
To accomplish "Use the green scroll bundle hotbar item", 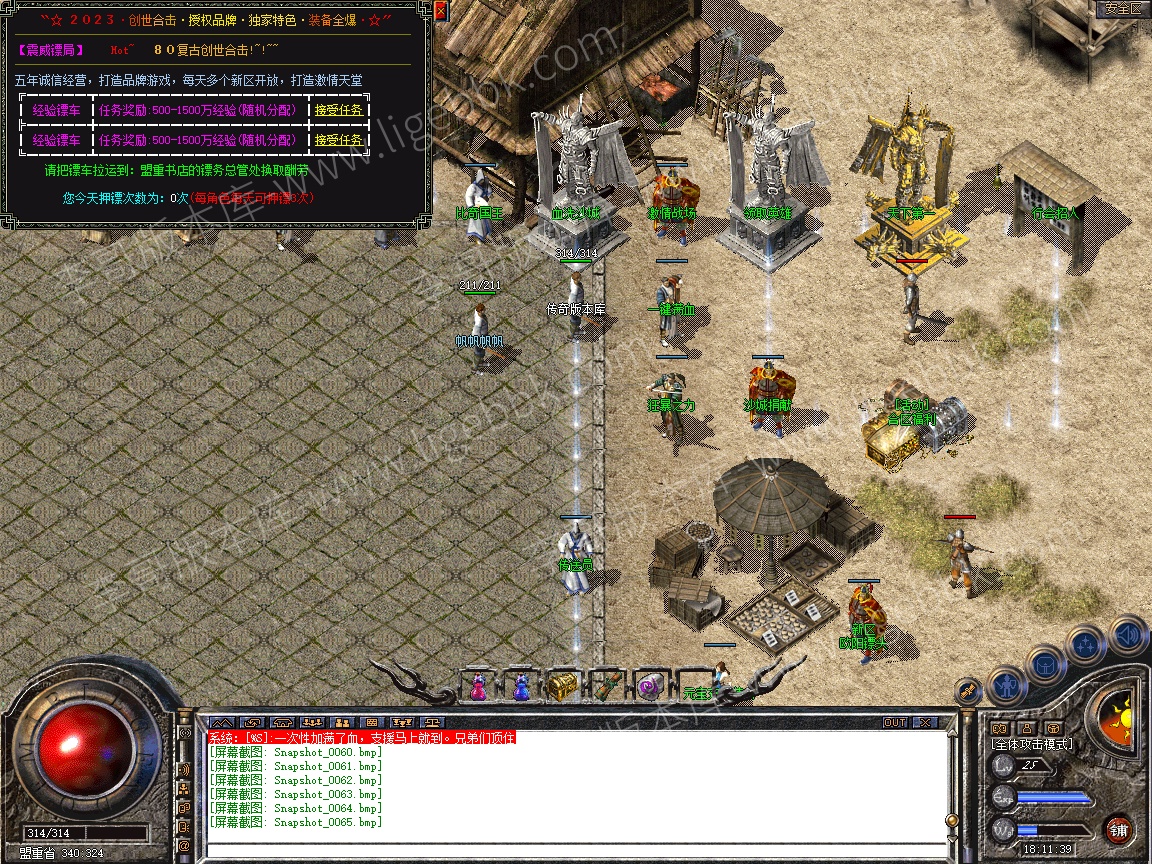I will tap(606, 687).
